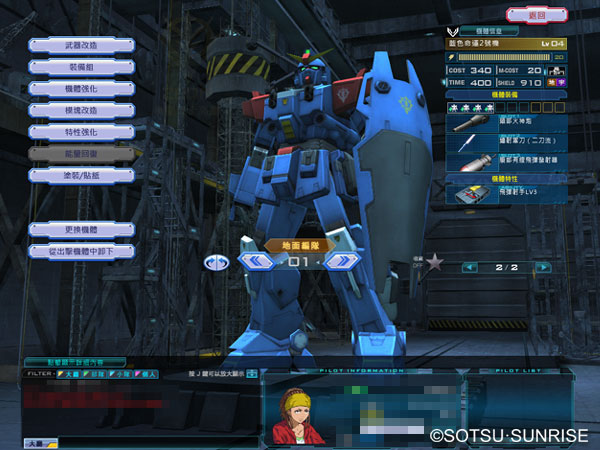This screenshot has width=600, height=450.
Task: Remove unit via 從出擊機體中卸下 button
Action: pos(81,251)
